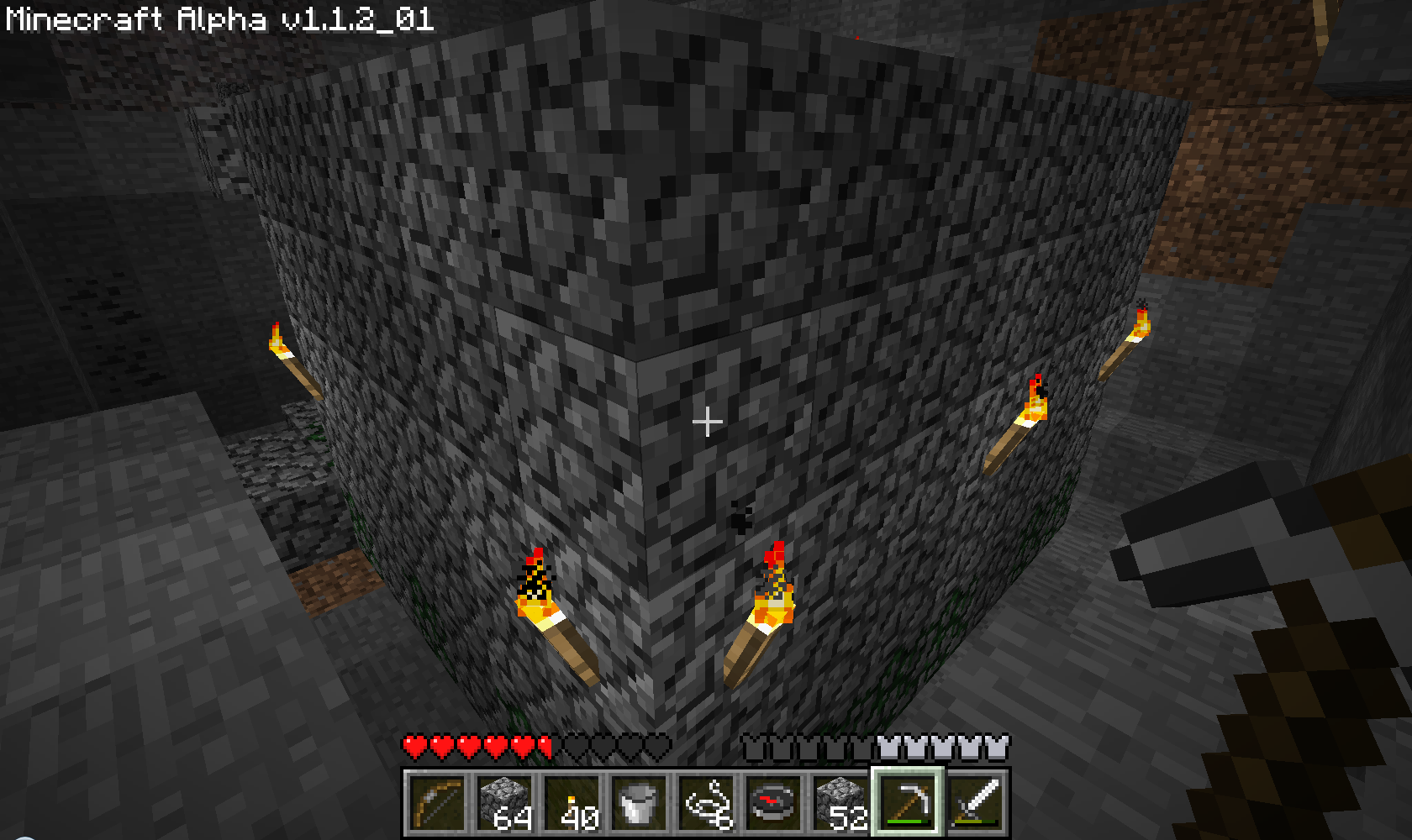Click the highlighted iron pickaxe slot
The width and height of the screenshot is (1412, 840).
pyautogui.click(x=908, y=802)
